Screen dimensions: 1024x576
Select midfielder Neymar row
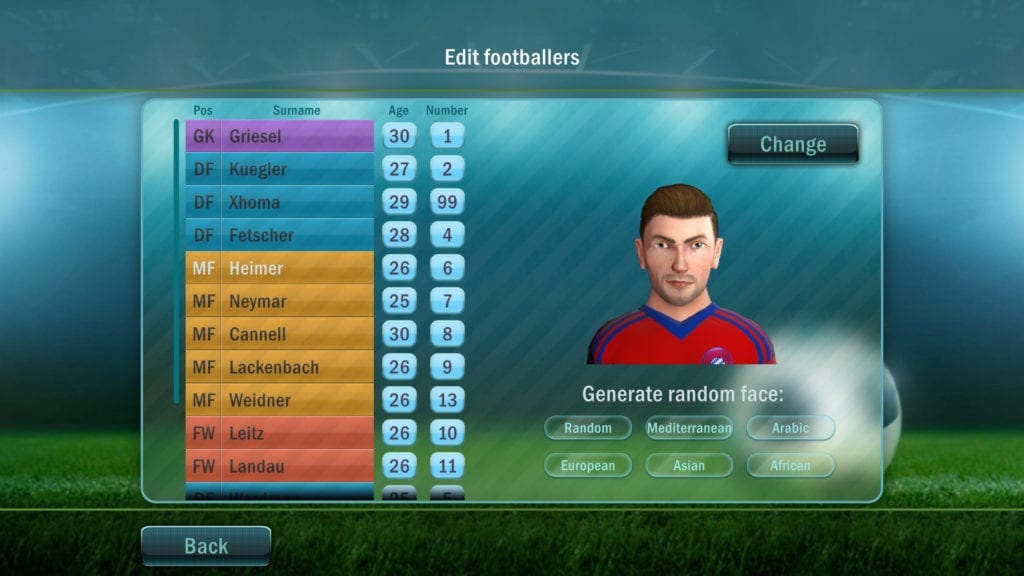pyautogui.click(x=280, y=301)
